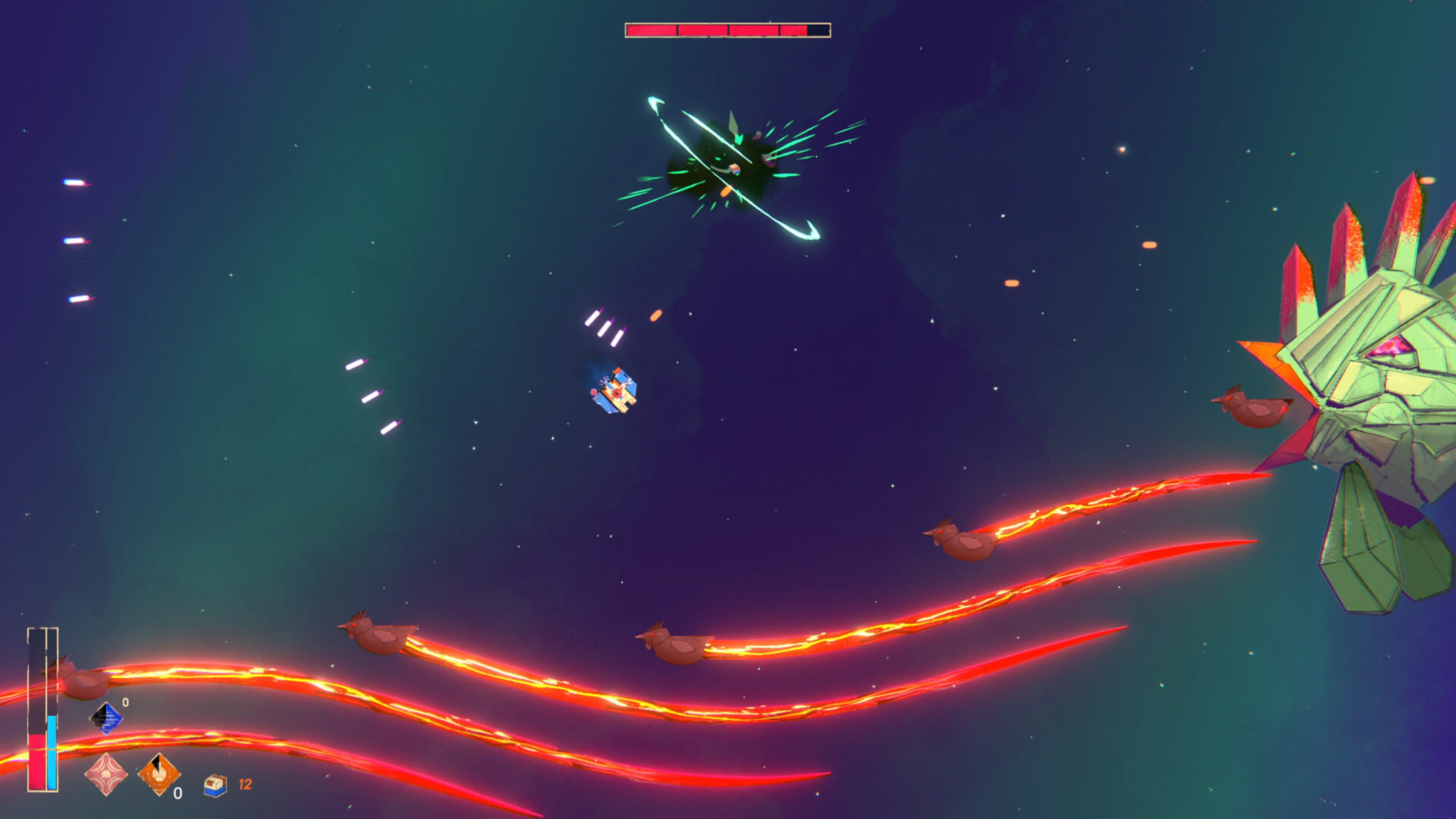The height and width of the screenshot is (819, 1456).
Task: Click the crate resource icon
Action: [215, 785]
